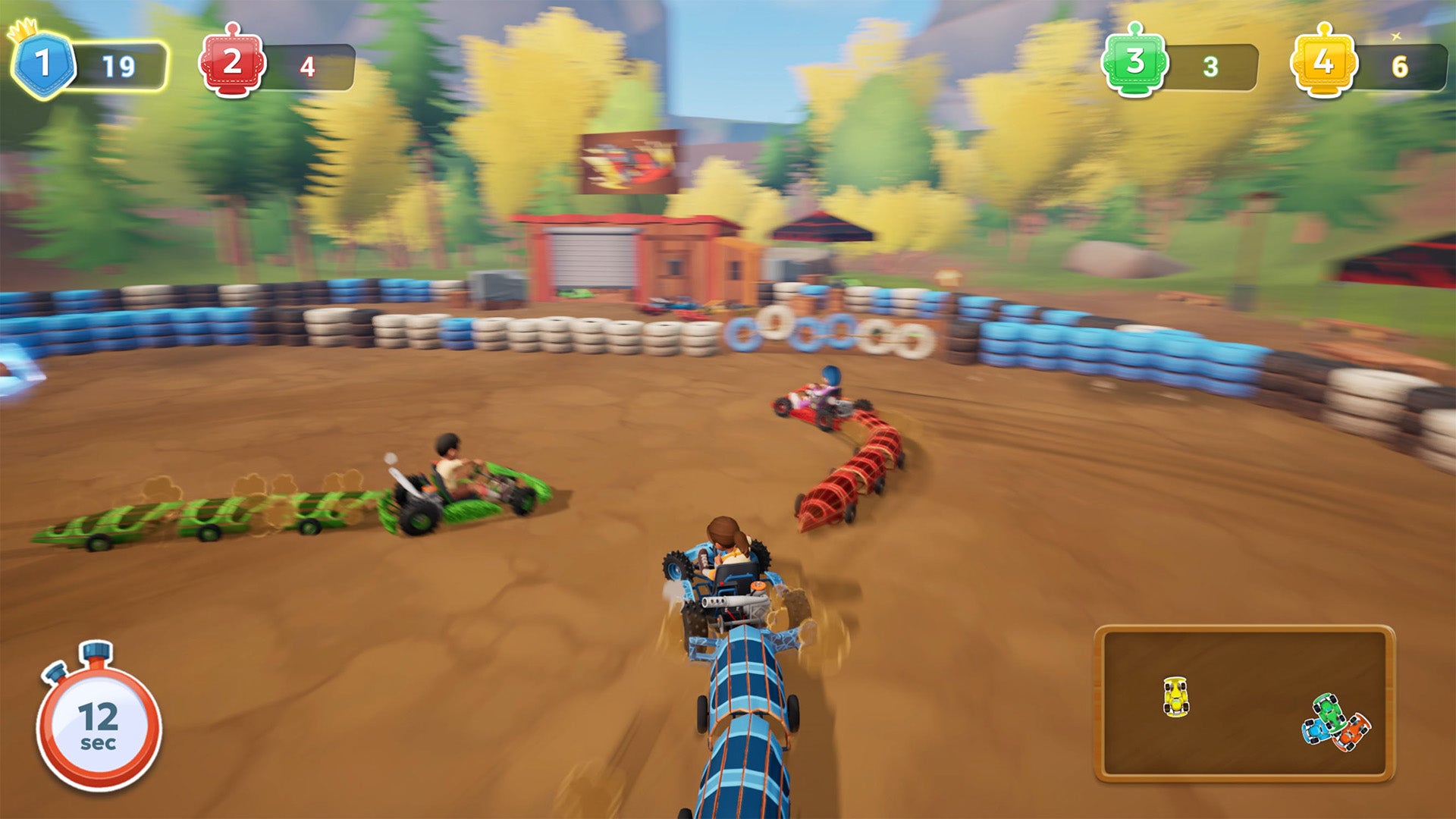Select the green player 3 badge
Image resolution: width=1456 pixels, height=819 pixels.
(1134, 64)
